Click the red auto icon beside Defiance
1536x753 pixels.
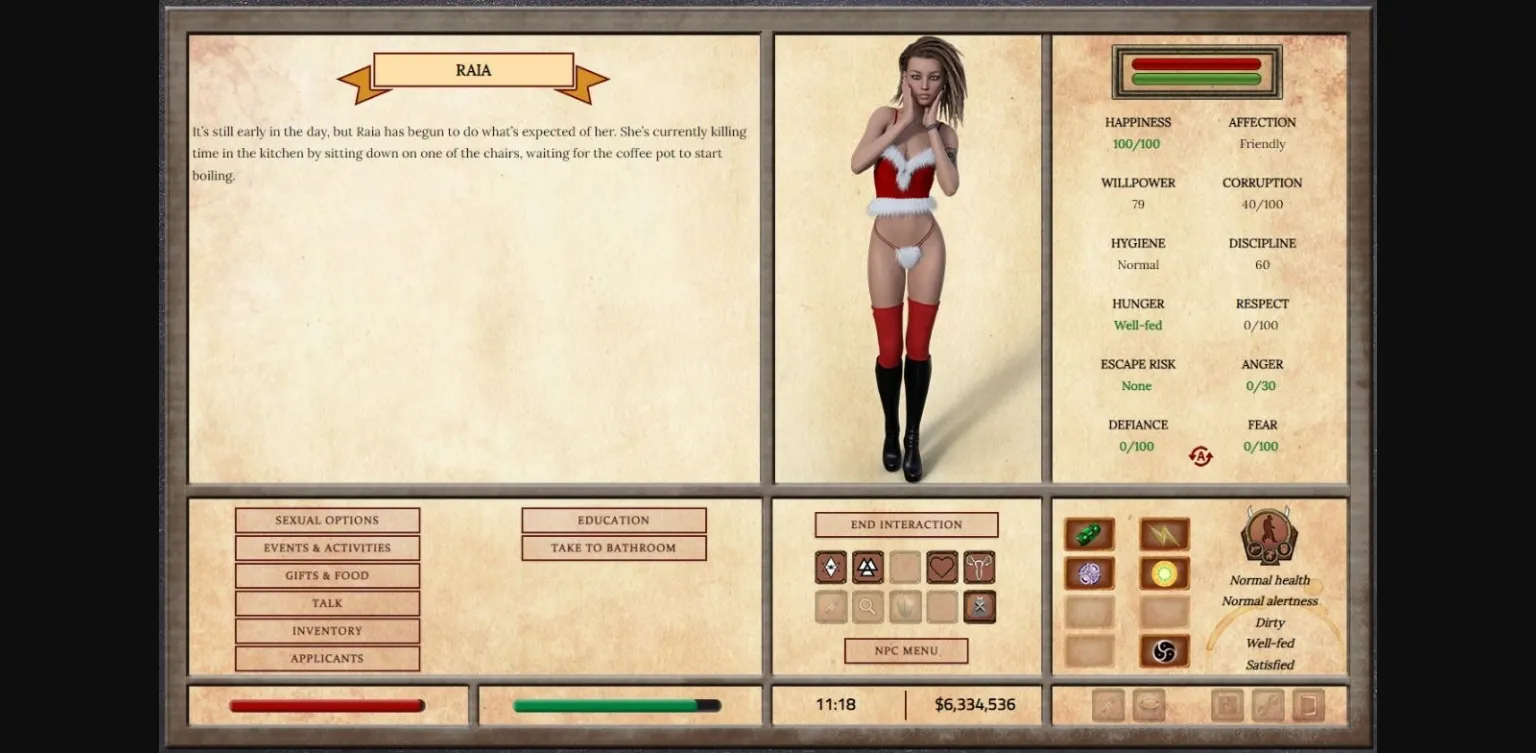click(1199, 455)
